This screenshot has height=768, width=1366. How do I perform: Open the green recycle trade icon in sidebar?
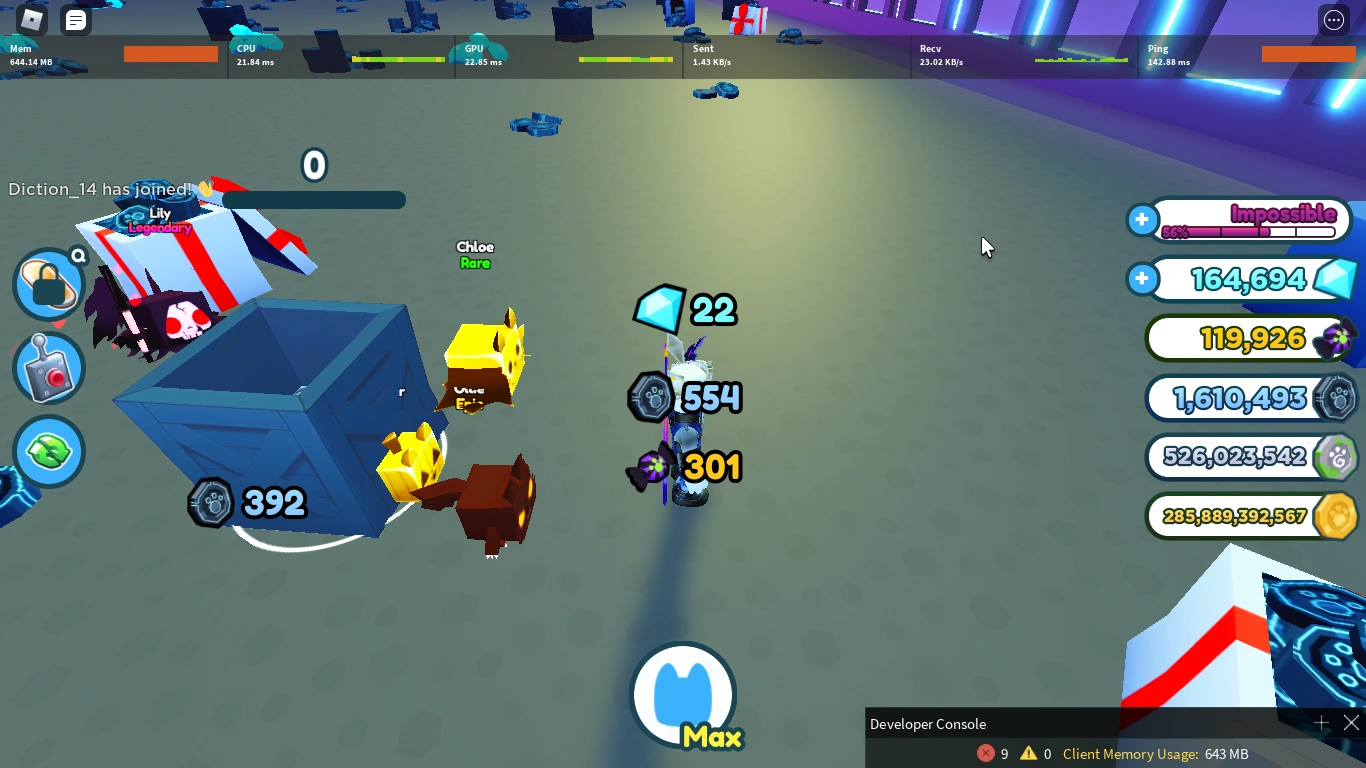click(x=48, y=451)
